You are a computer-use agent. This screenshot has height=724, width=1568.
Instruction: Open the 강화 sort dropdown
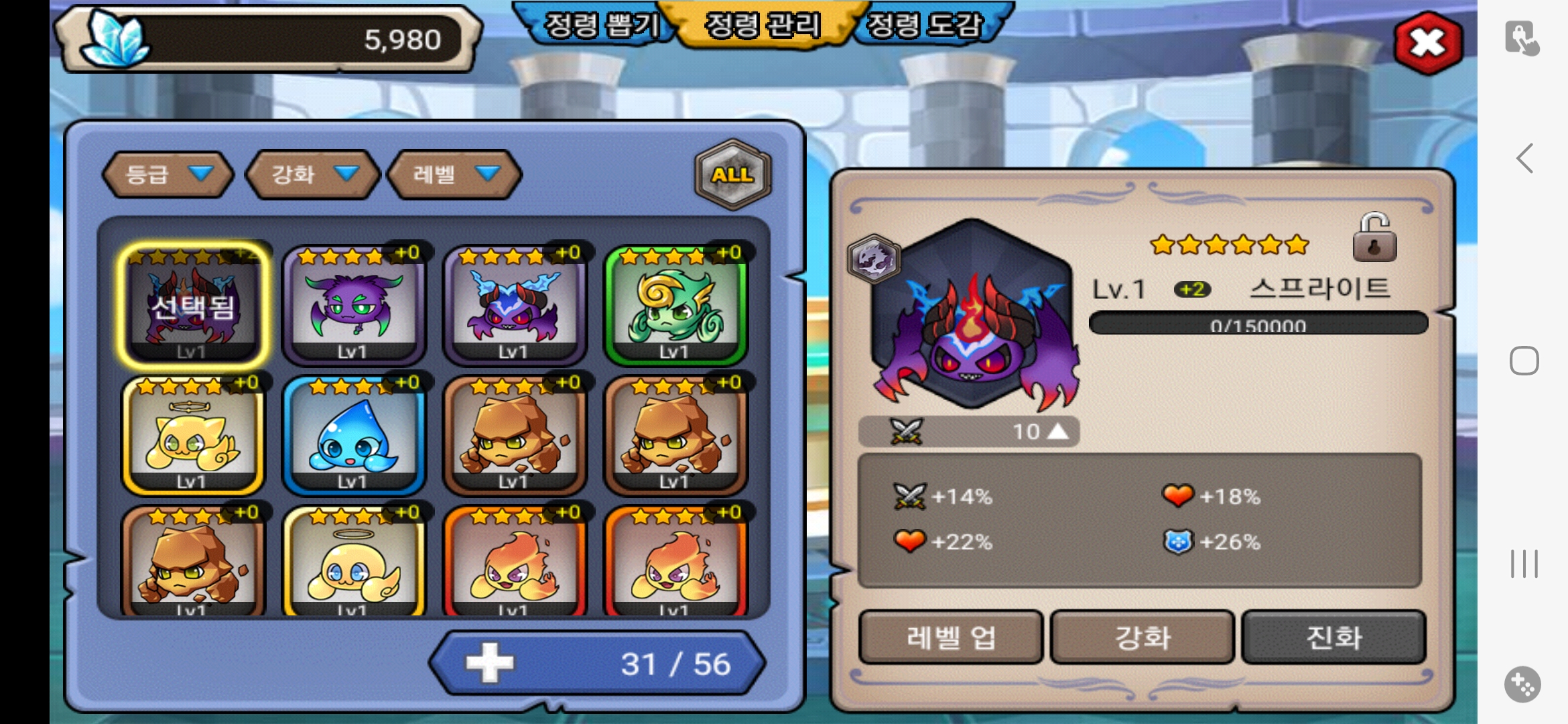click(312, 174)
